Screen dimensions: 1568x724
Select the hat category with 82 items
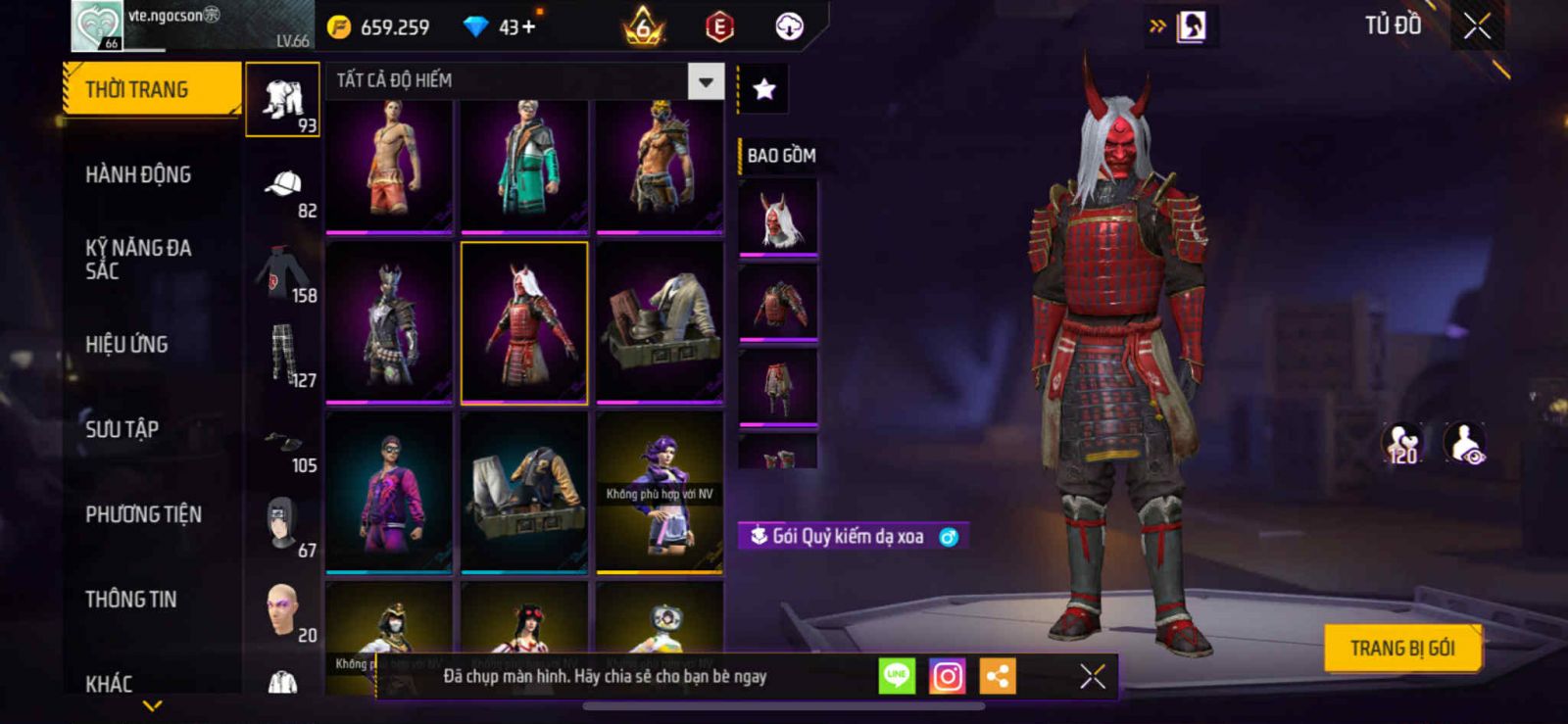[283, 191]
